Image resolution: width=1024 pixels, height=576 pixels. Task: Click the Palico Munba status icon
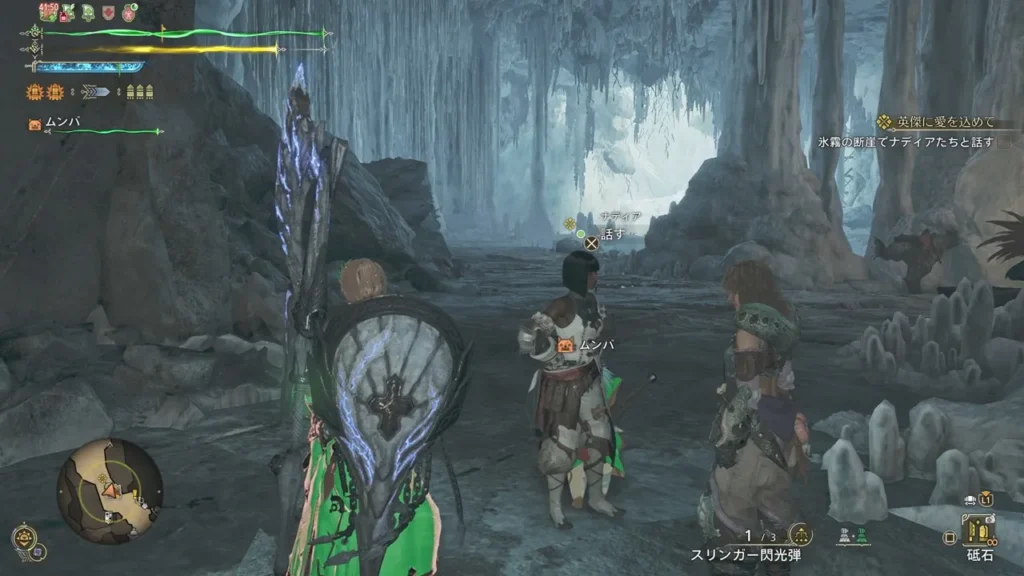coord(36,125)
